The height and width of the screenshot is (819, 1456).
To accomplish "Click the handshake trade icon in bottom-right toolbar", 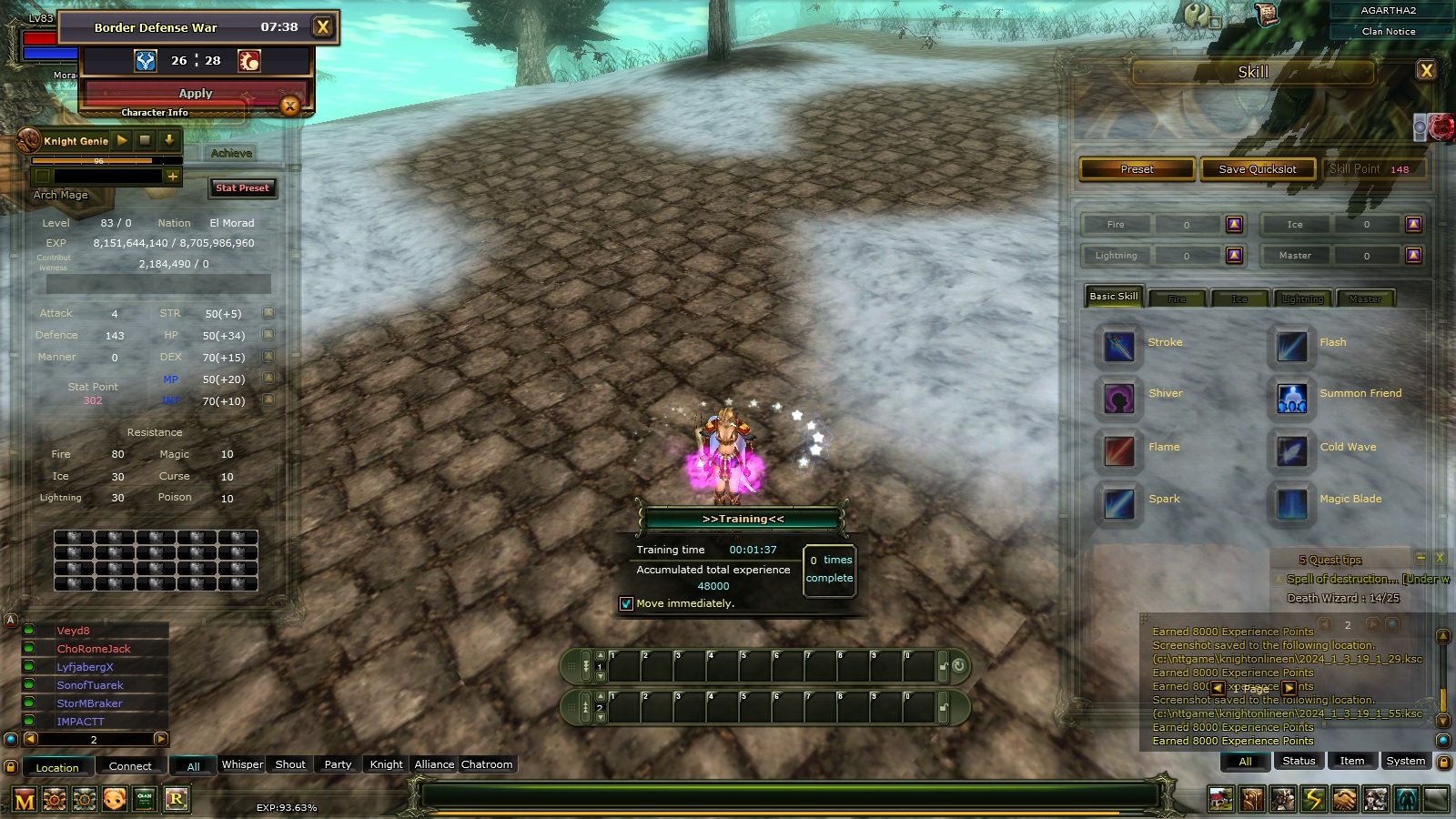I will (x=1346, y=799).
